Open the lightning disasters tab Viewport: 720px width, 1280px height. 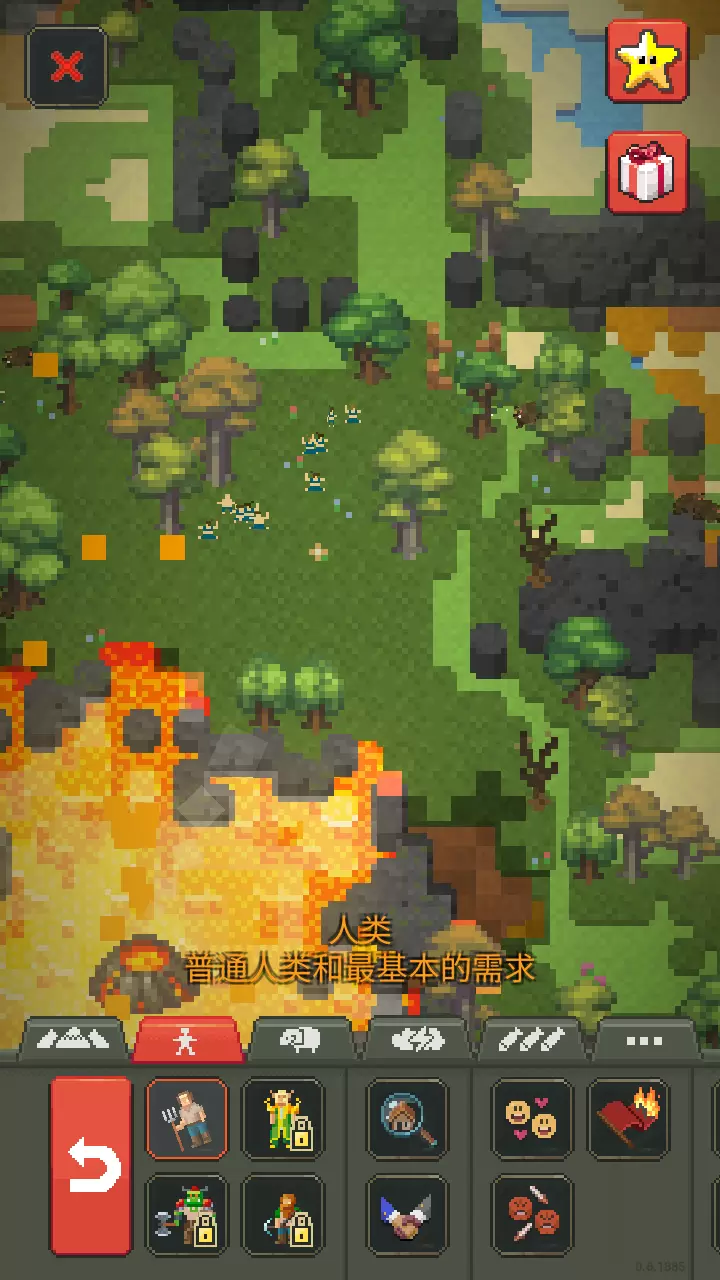(x=416, y=1041)
